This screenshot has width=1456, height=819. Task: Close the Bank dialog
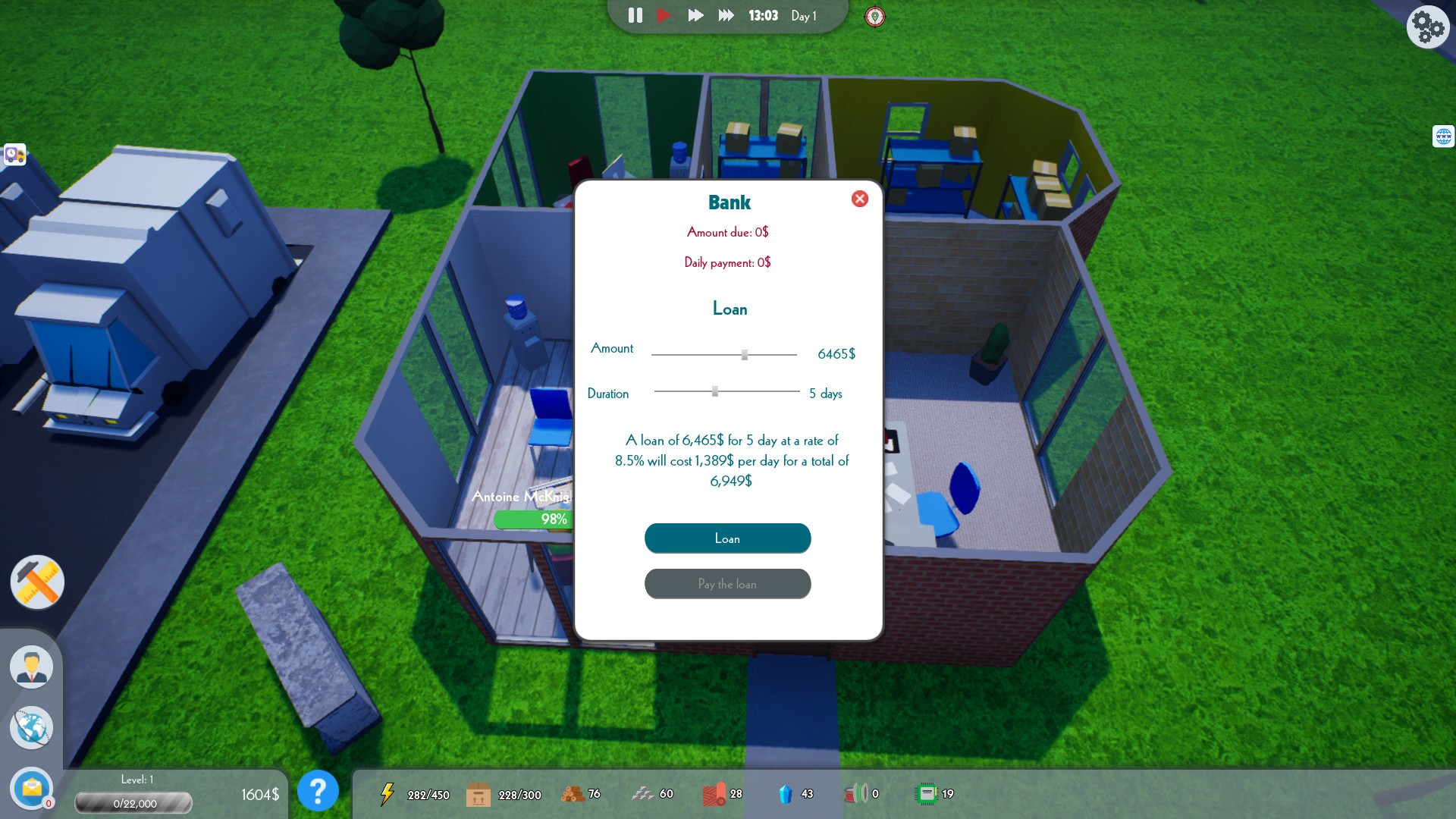tap(860, 199)
